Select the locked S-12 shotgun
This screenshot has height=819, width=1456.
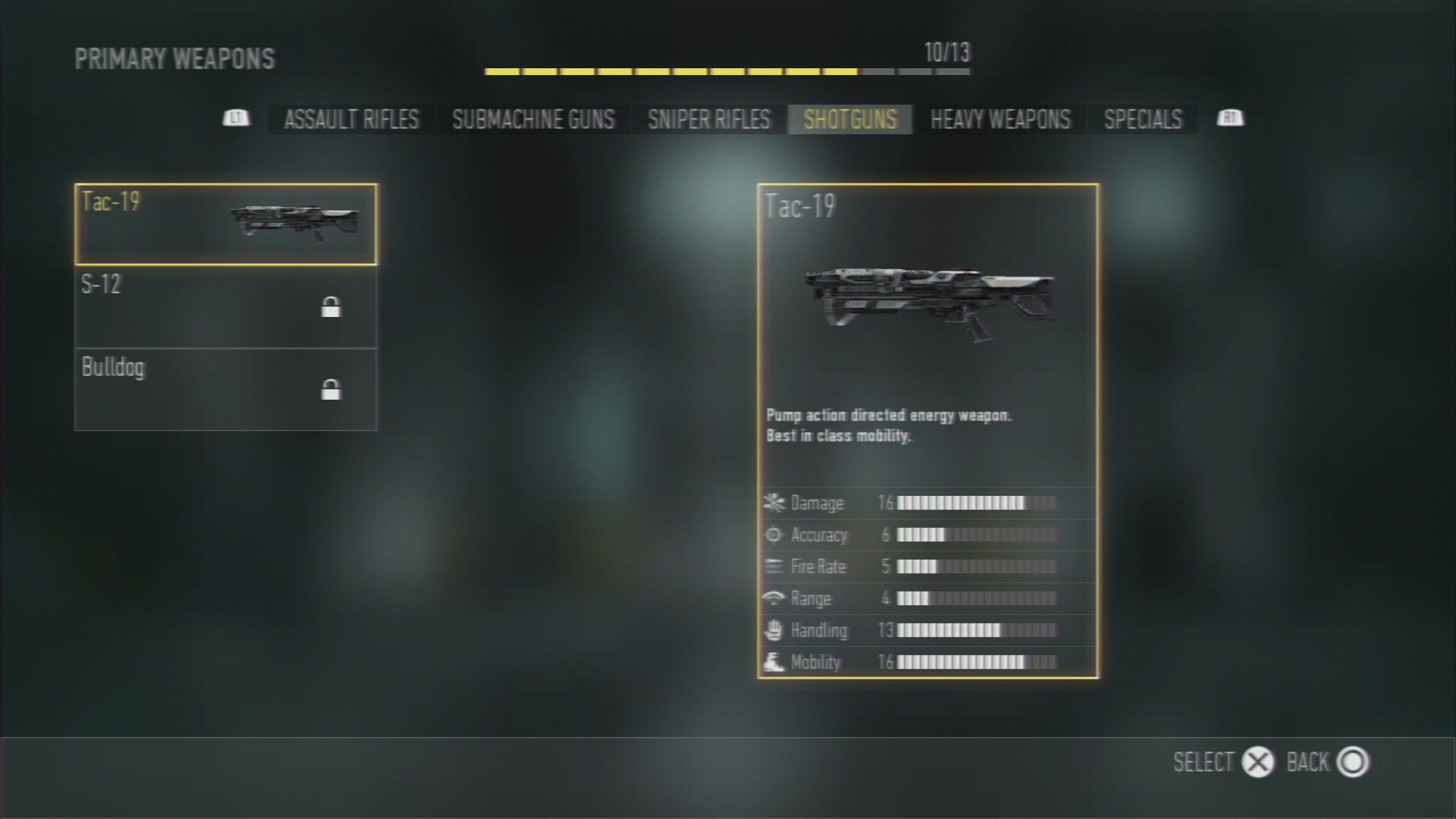point(225,306)
